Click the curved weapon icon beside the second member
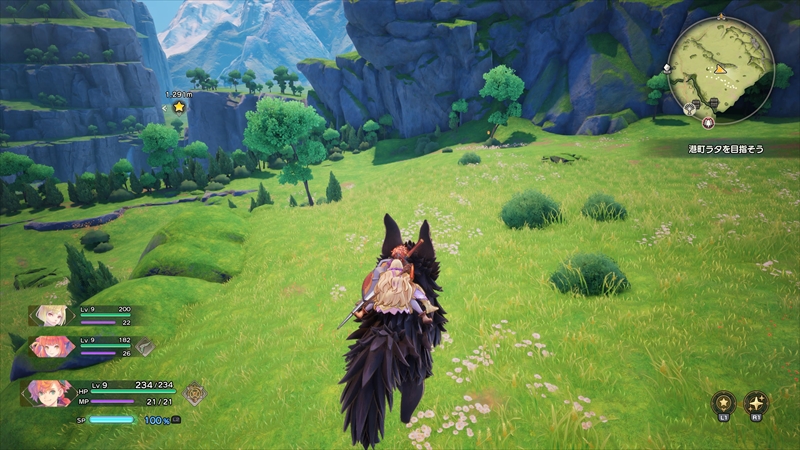This screenshot has width=800, height=450. coord(145,347)
